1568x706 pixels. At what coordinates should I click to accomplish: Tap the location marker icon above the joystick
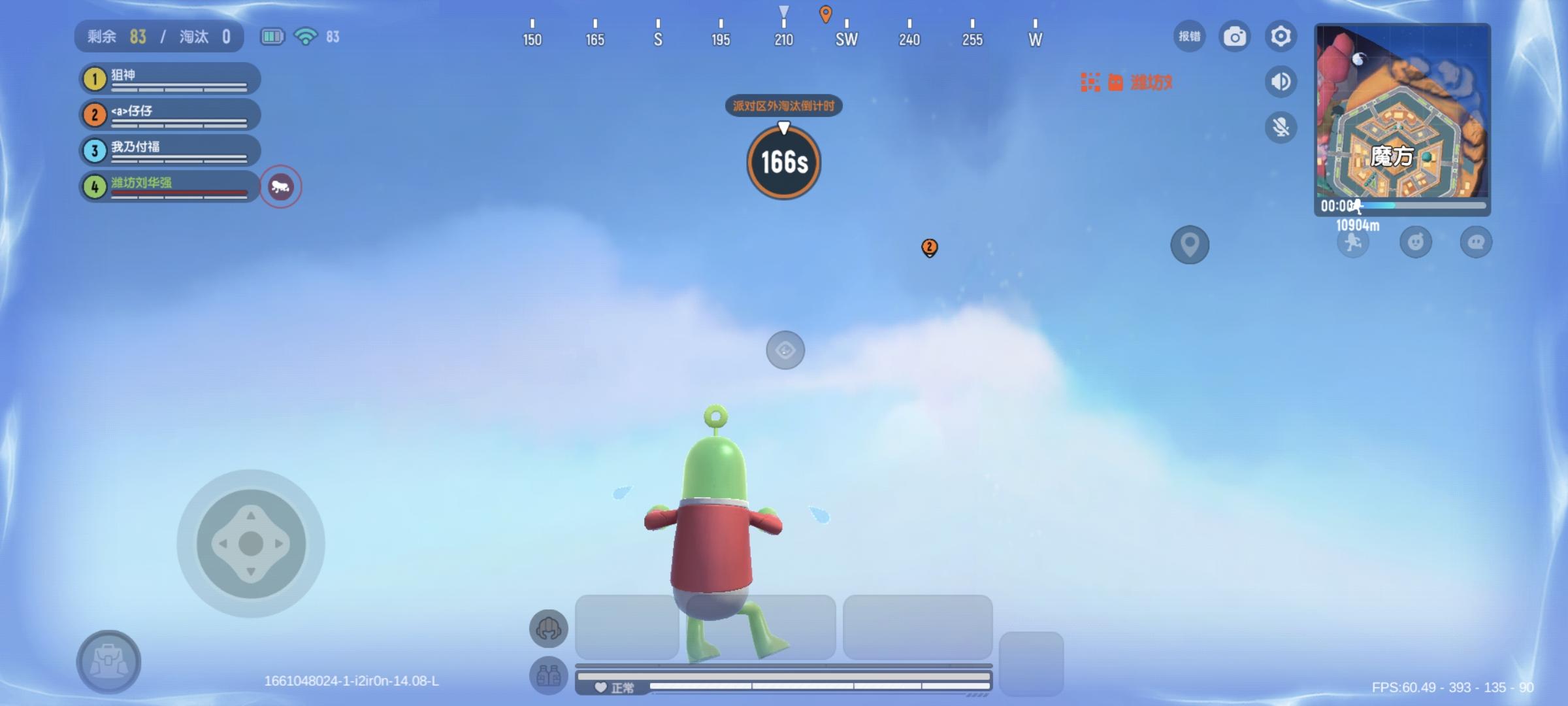pos(1190,244)
